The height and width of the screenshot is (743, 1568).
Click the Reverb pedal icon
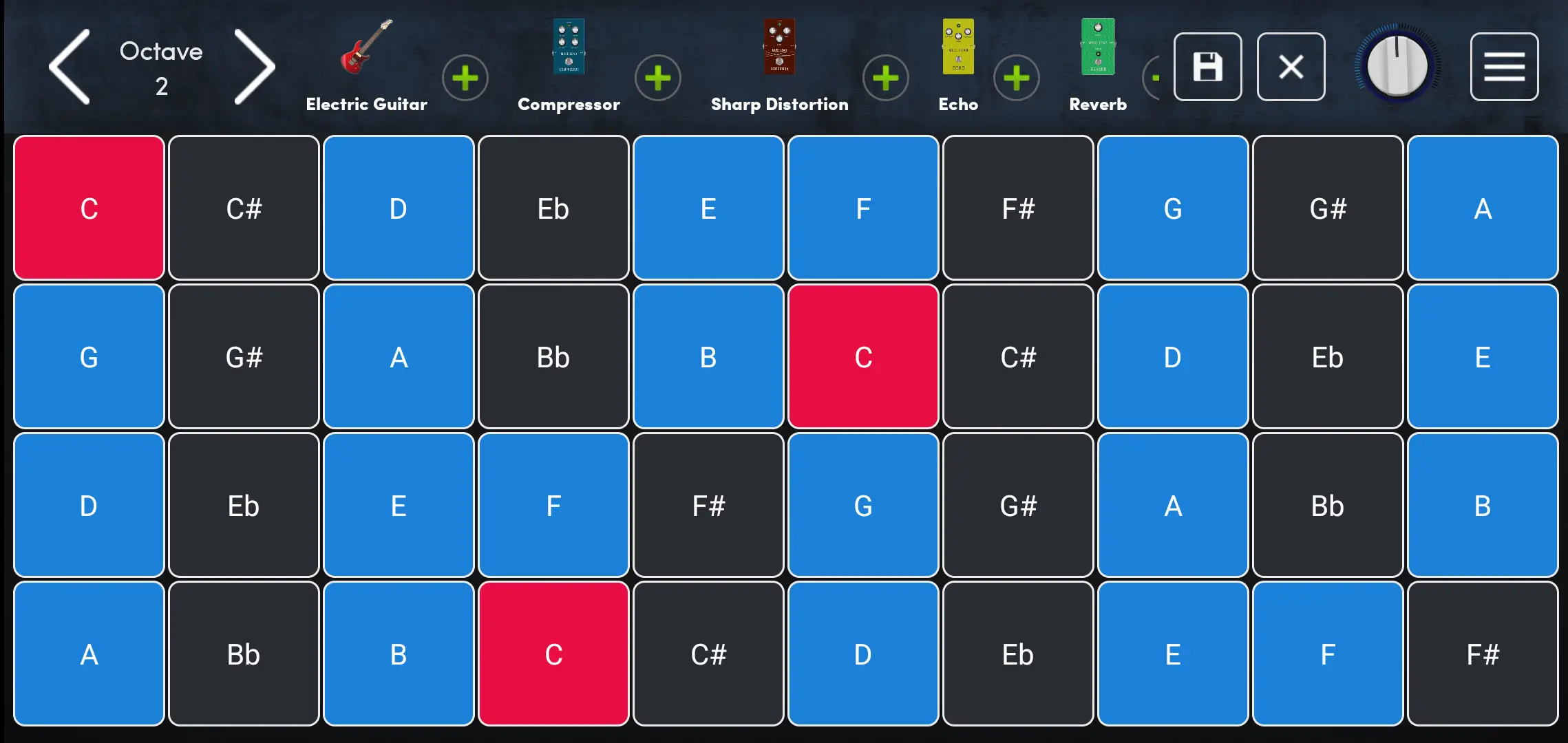[1096, 47]
